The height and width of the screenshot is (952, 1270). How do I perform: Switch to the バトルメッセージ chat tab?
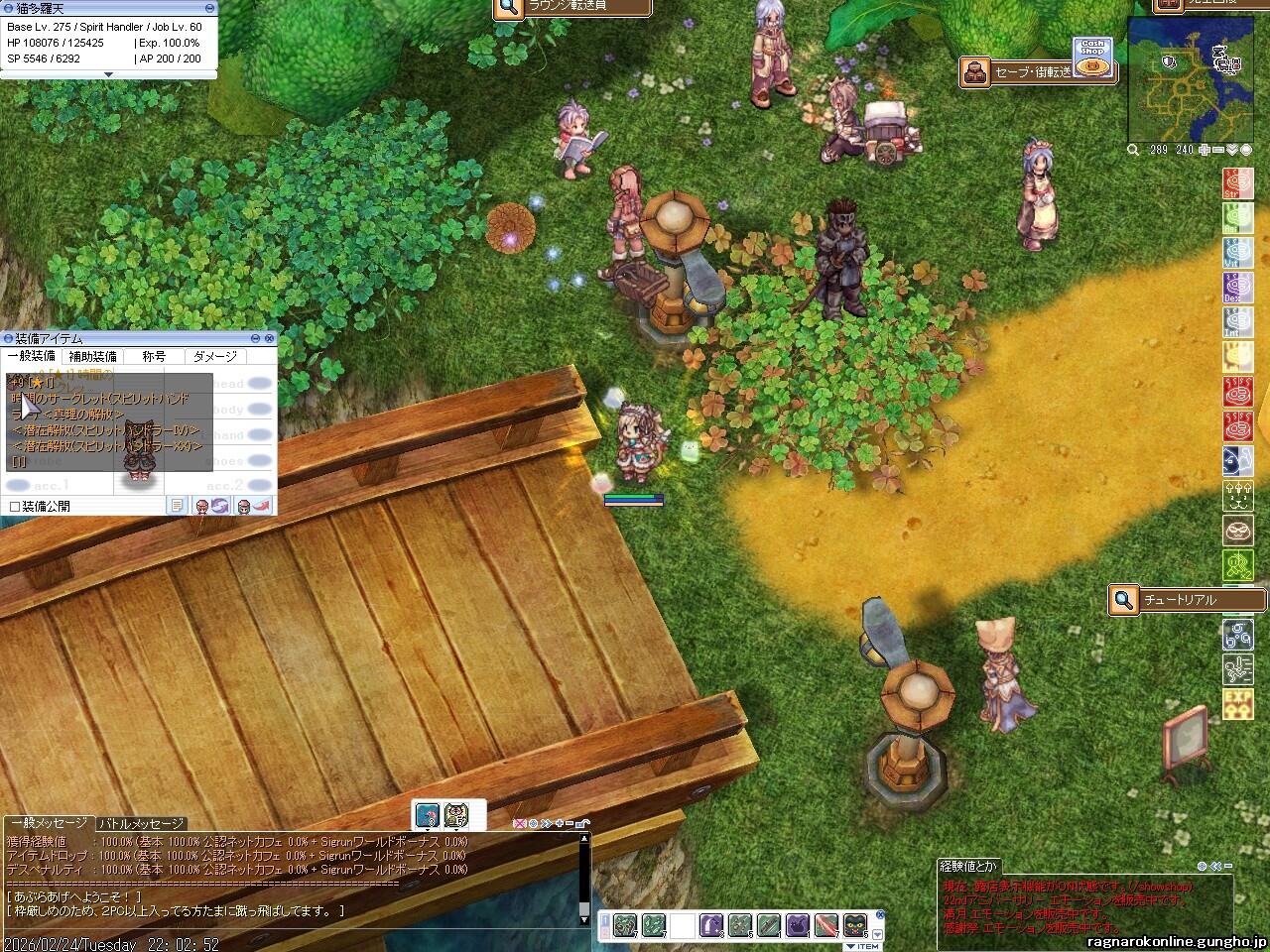click(x=141, y=823)
